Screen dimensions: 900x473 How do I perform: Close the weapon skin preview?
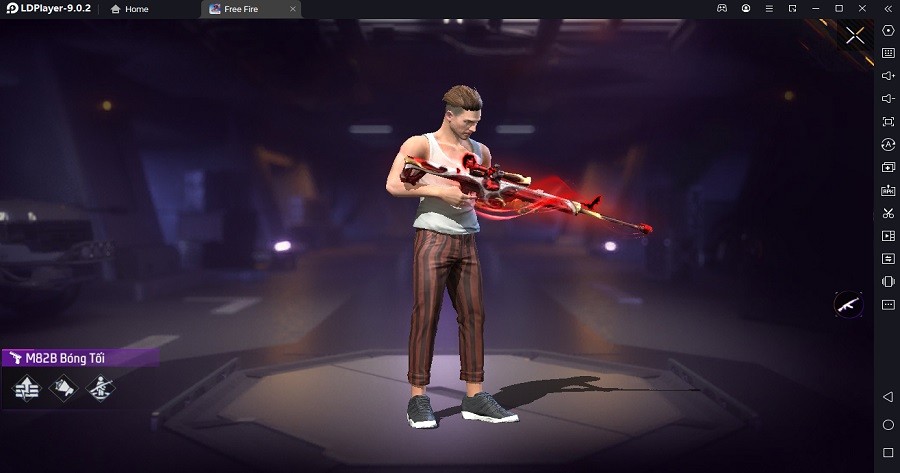pyautogui.click(x=855, y=36)
